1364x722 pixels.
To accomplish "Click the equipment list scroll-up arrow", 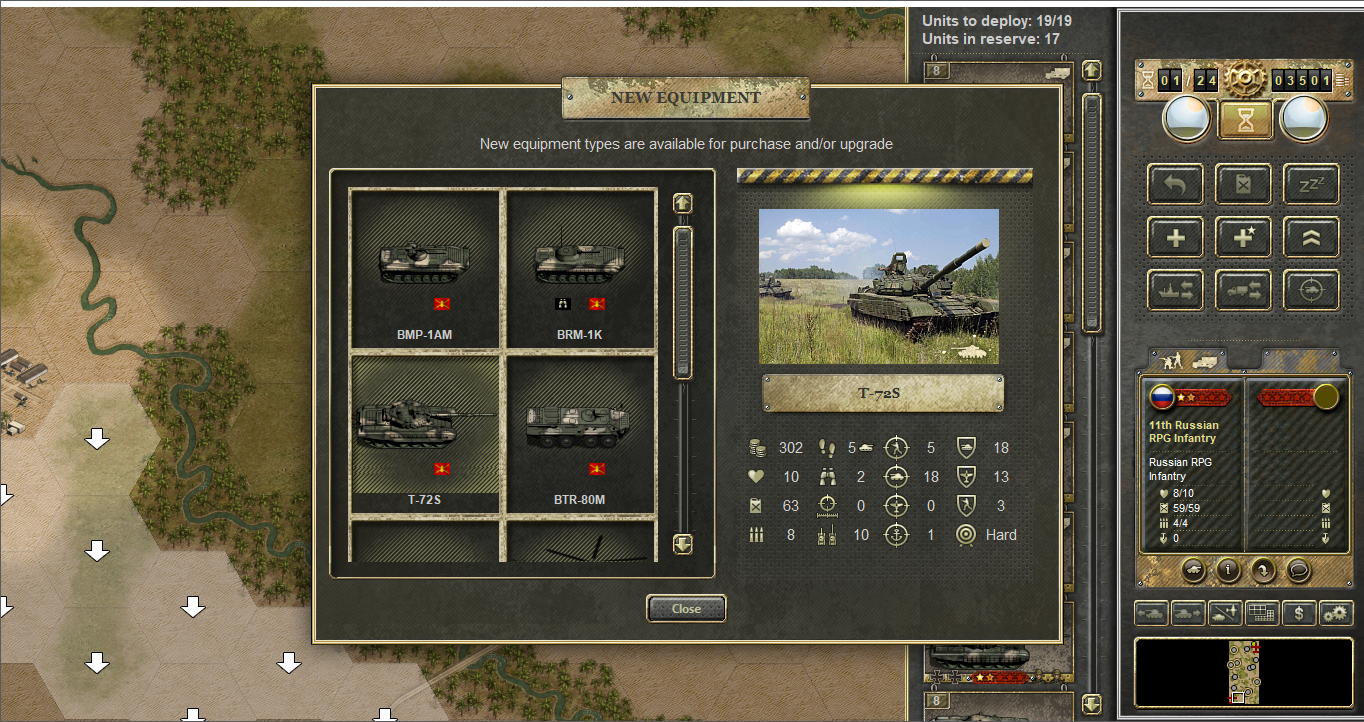I will [x=683, y=203].
